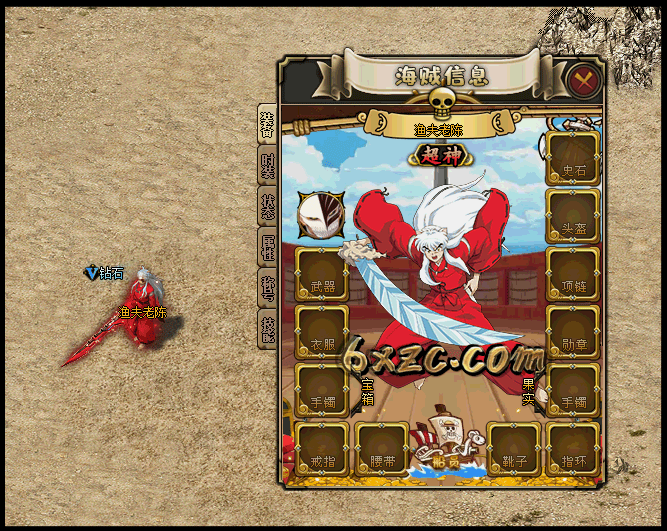This screenshot has height=531, width=667.
Task: Select the 史石 stone slot
Action: pos(573,158)
